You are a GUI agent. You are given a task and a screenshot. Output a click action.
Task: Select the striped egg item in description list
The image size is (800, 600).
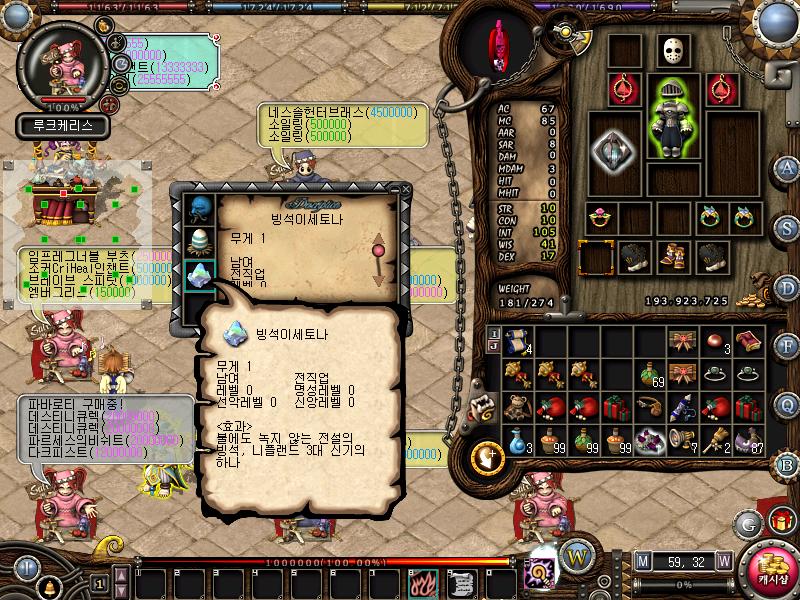click(x=198, y=242)
